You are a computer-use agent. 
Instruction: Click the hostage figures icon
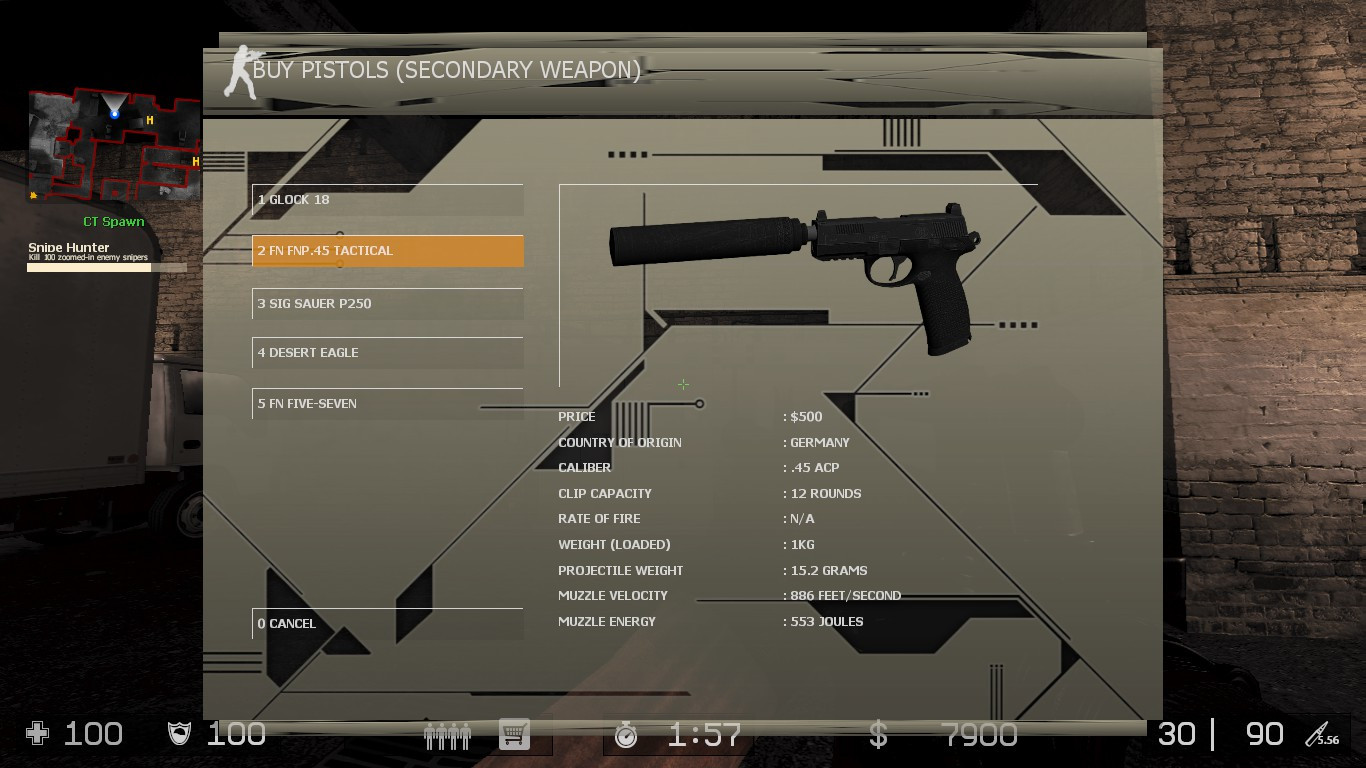pos(446,734)
